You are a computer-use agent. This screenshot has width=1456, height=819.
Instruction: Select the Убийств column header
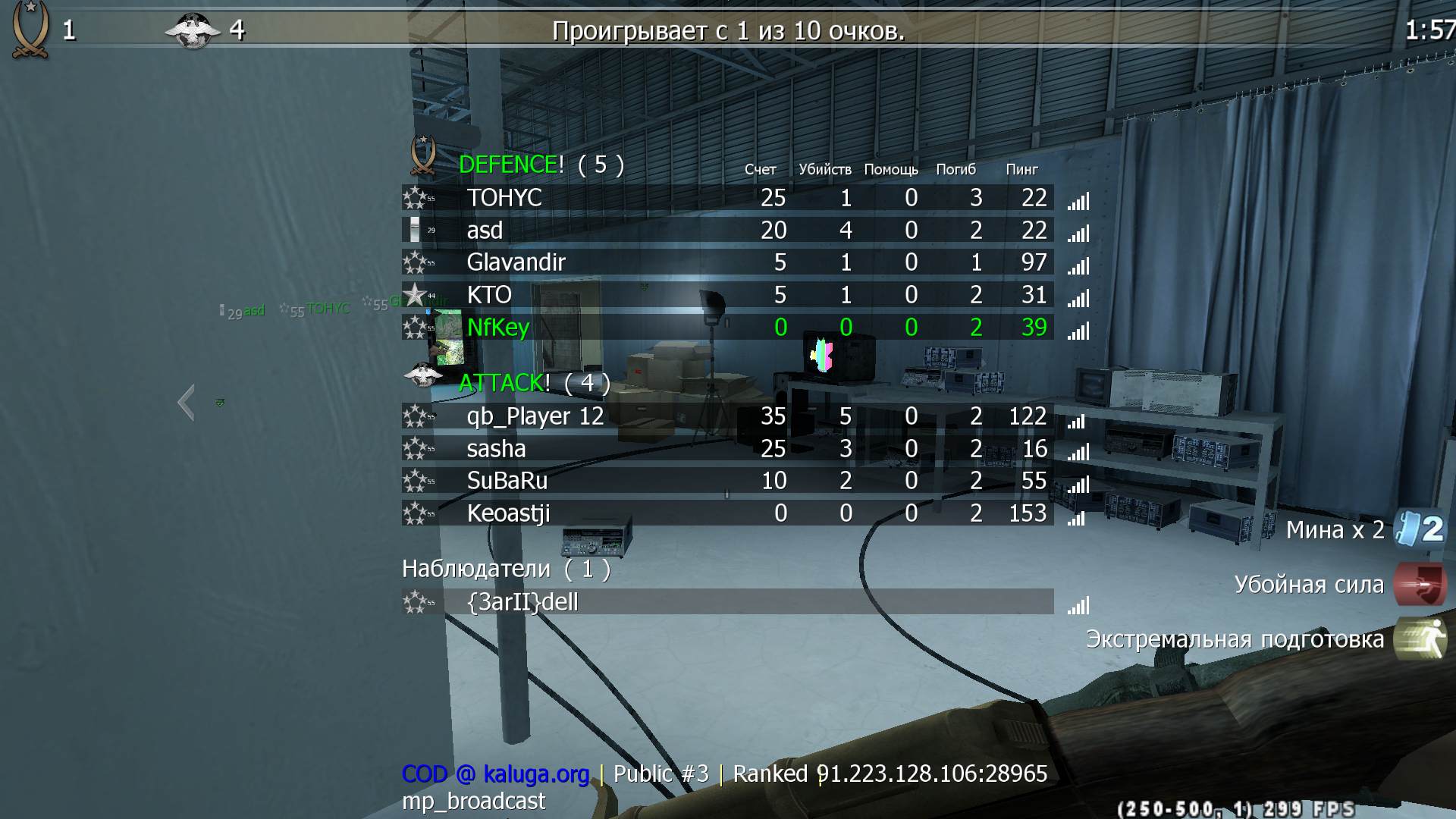(x=827, y=170)
